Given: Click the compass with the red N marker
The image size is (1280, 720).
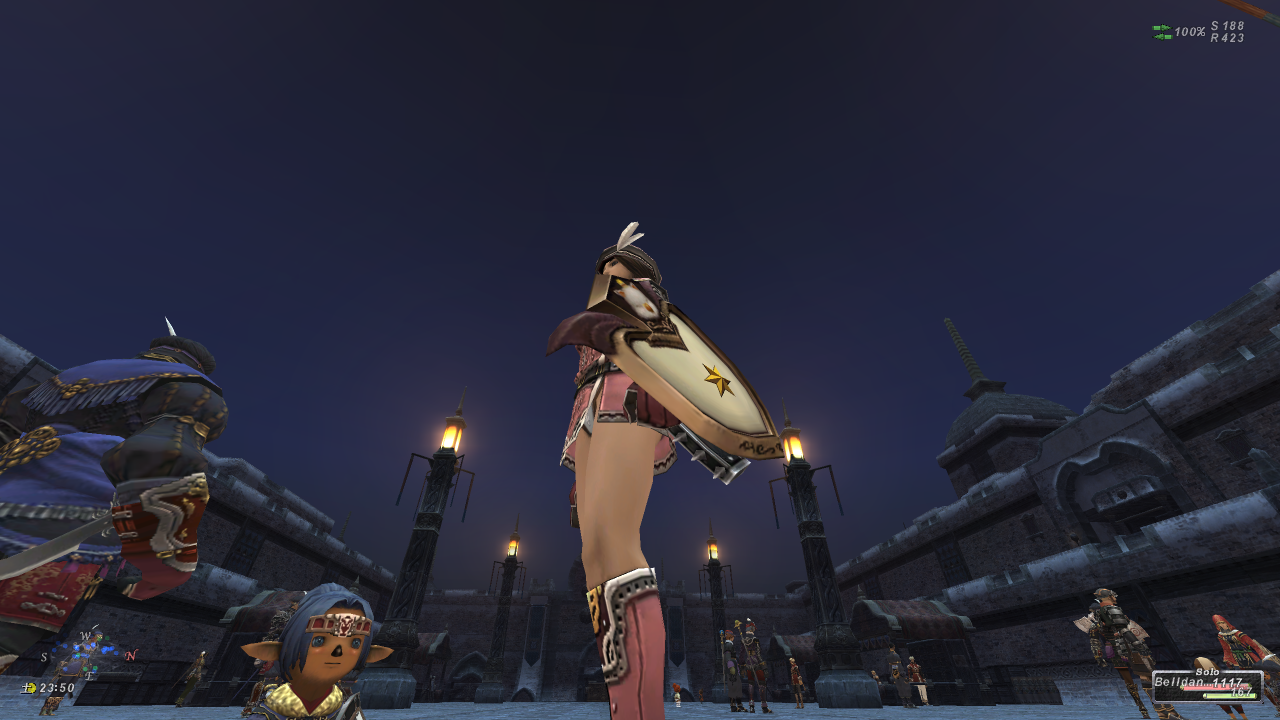Looking at the screenshot, I should [x=88, y=655].
